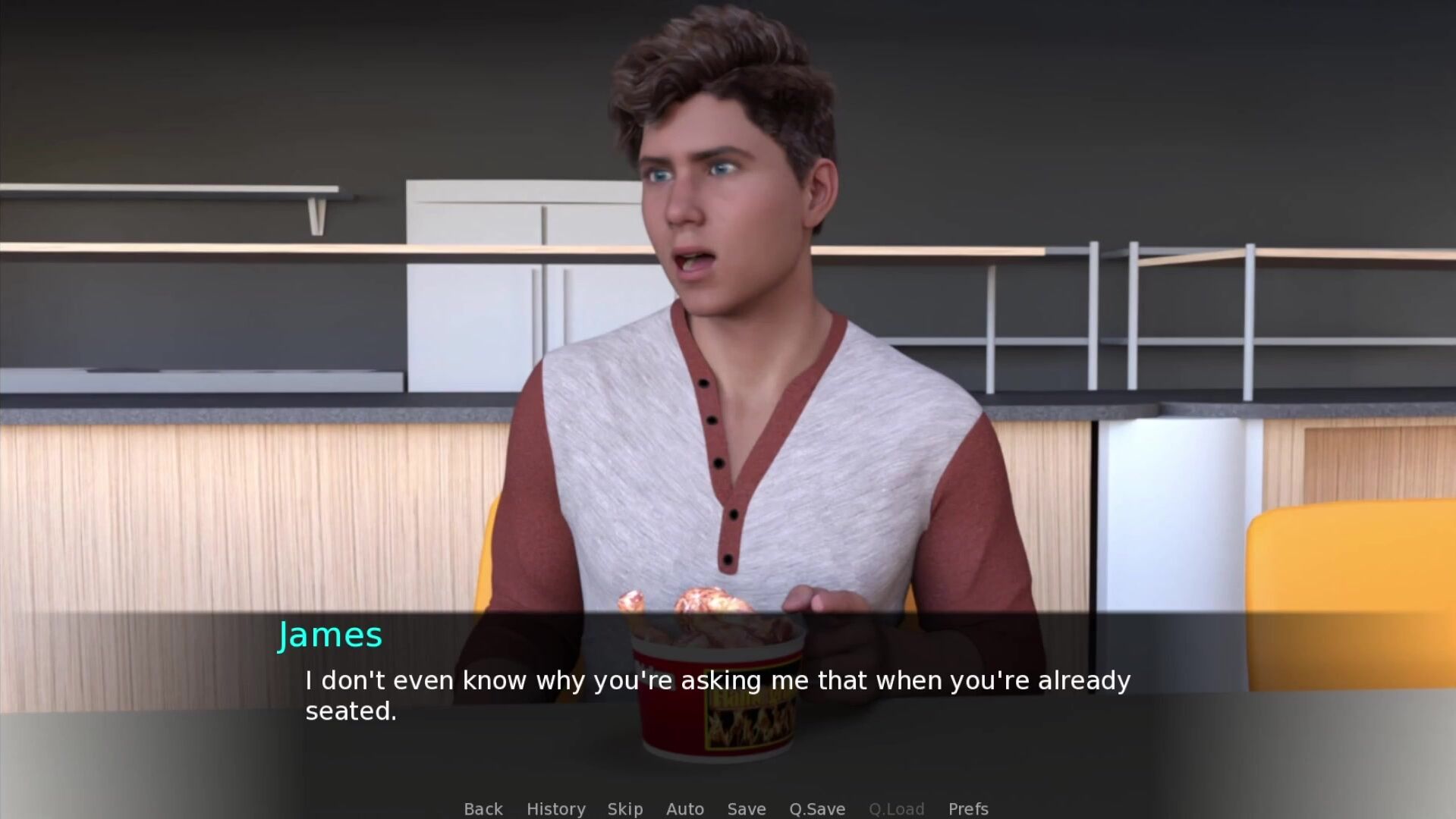The width and height of the screenshot is (1456, 819).
Task: Open the Save game screen
Action: [x=746, y=808]
